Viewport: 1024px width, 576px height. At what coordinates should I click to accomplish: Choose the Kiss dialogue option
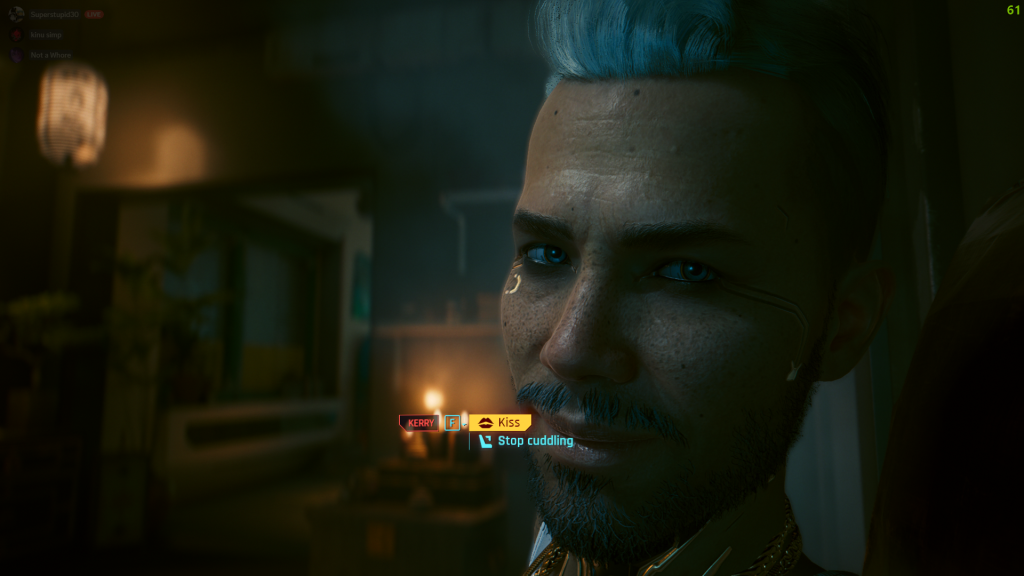click(509, 423)
